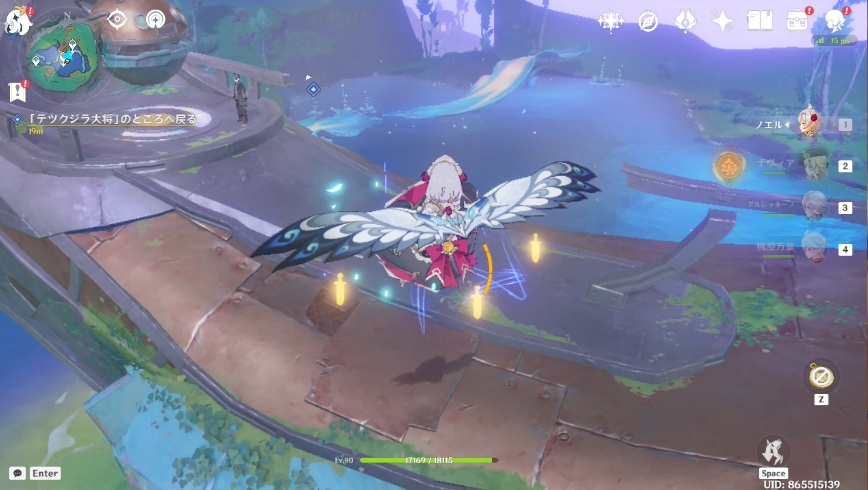Click the eye-shaped icon beside the minimap
868x490 pixels.
coord(118,18)
